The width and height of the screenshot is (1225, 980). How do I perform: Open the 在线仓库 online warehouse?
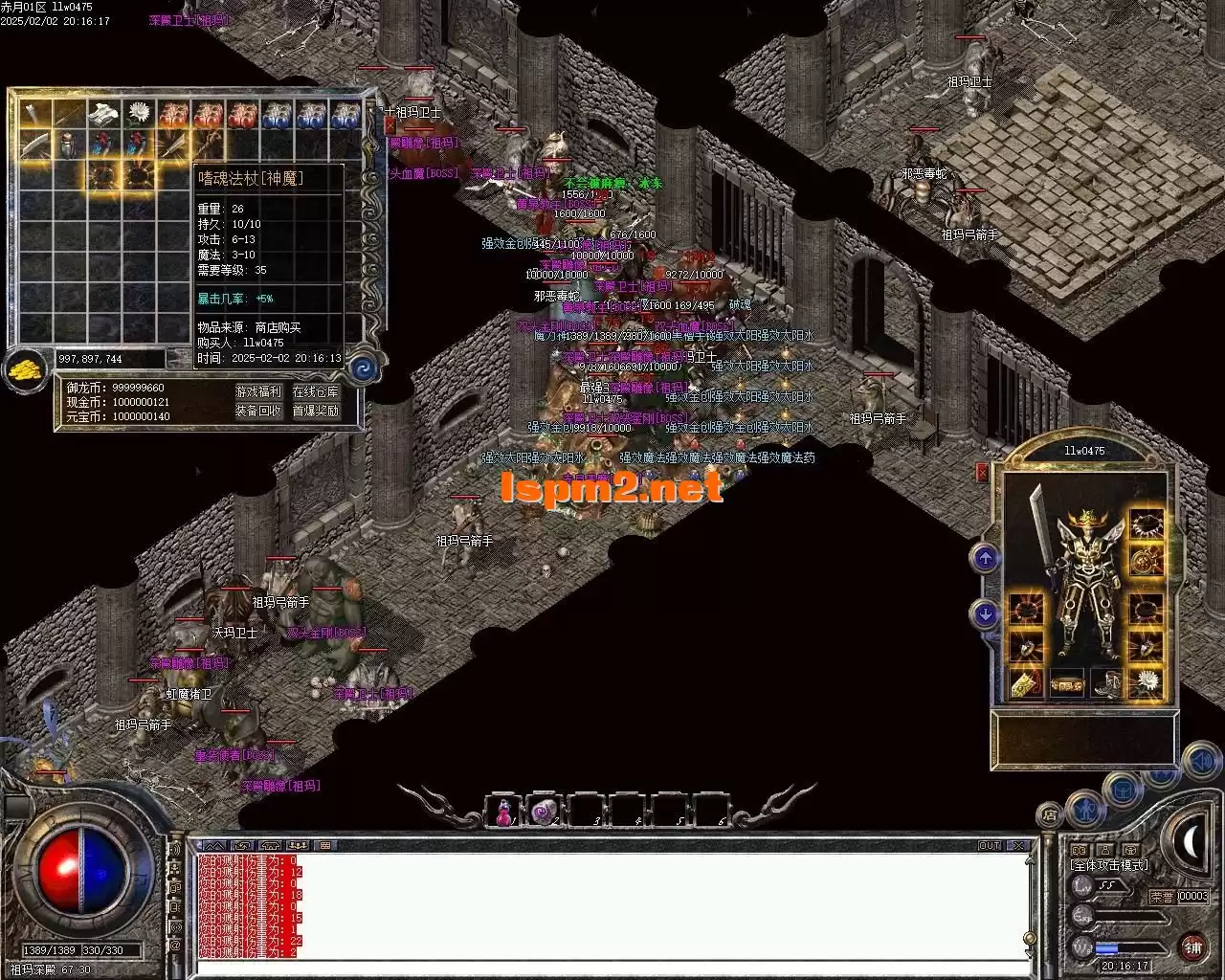point(316,391)
